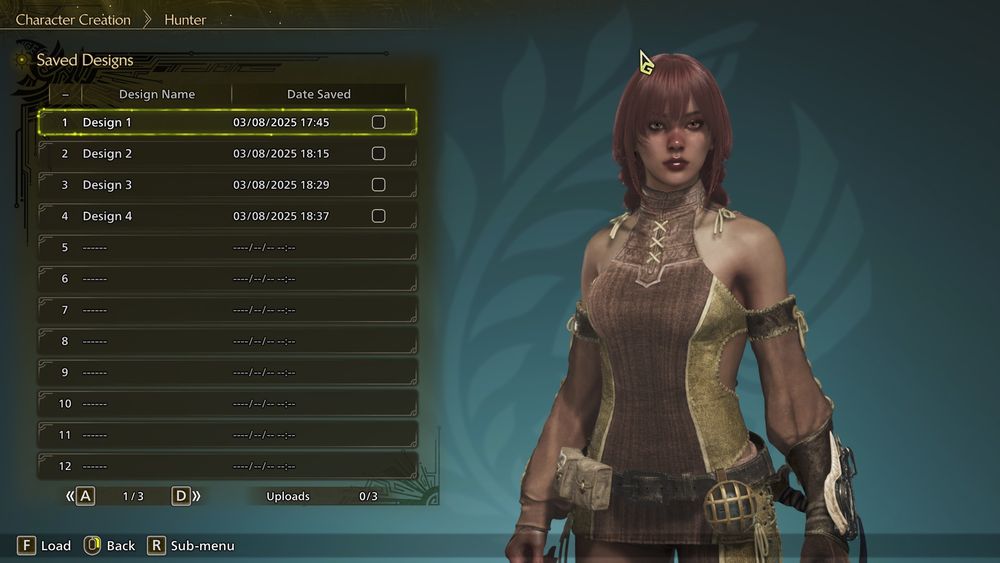Mark the Design 4 checkbox
Viewport: 1000px width, 563px height.
pyautogui.click(x=378, y=216)
